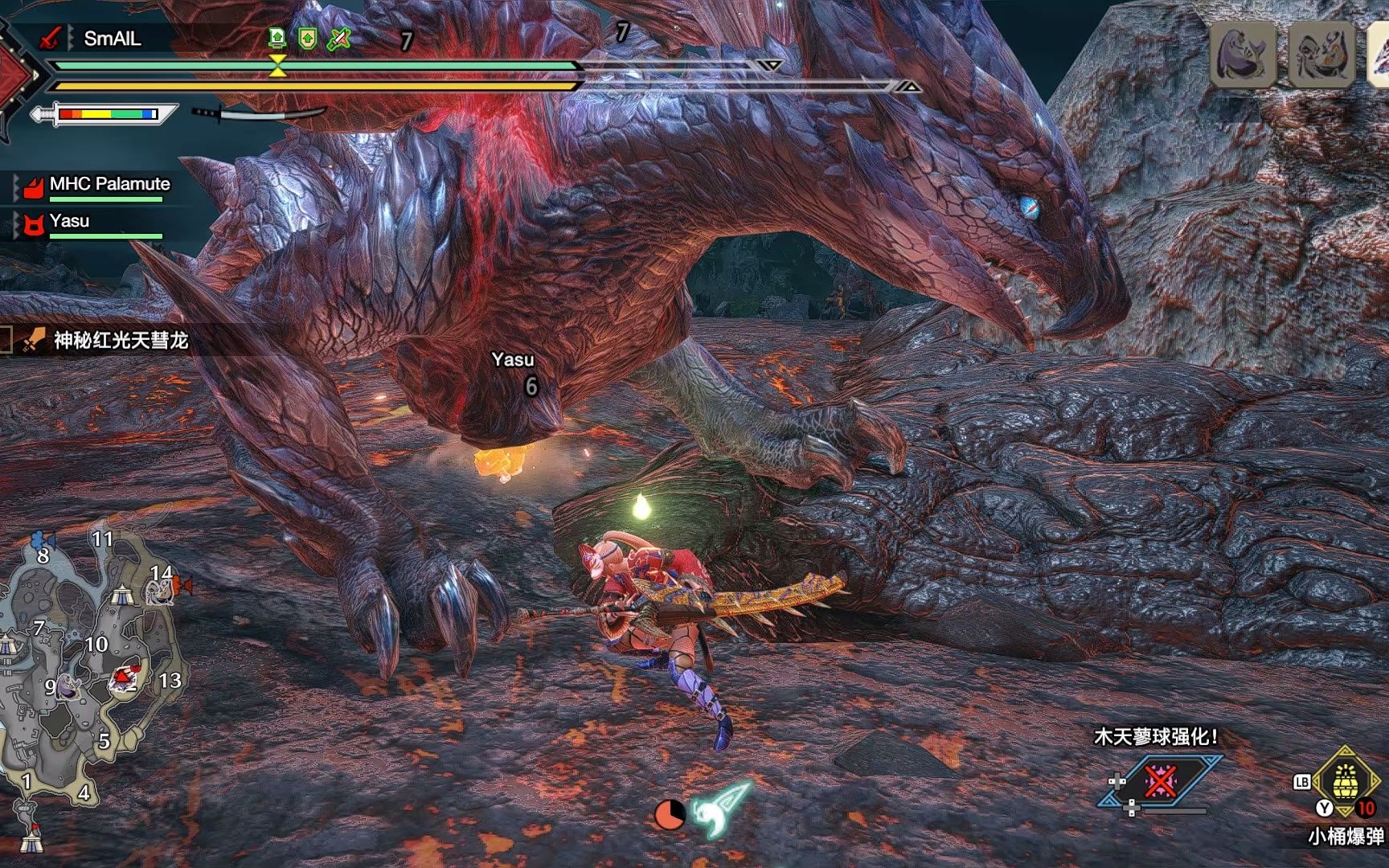Inspect the shield defense-up buff icon
This screenshot has height=868, width=1389.
307,38
